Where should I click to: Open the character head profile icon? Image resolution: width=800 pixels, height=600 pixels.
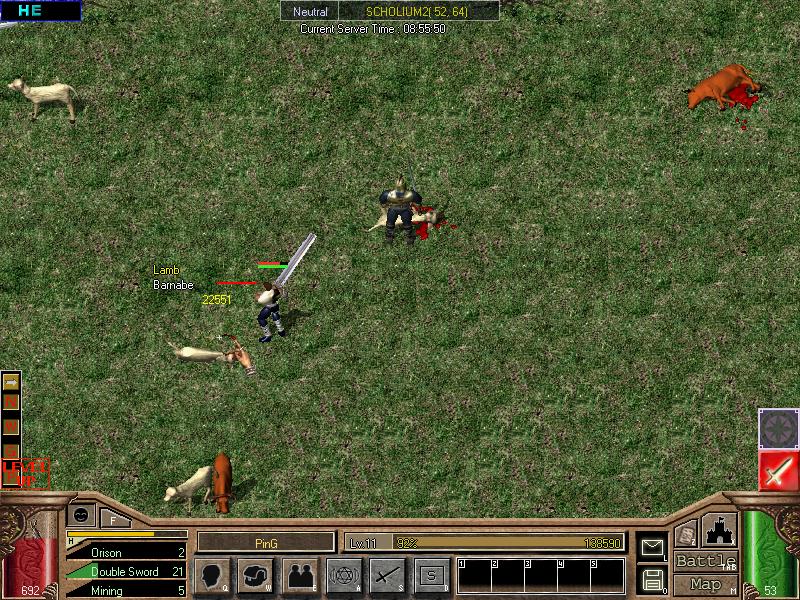coord(212,576)
